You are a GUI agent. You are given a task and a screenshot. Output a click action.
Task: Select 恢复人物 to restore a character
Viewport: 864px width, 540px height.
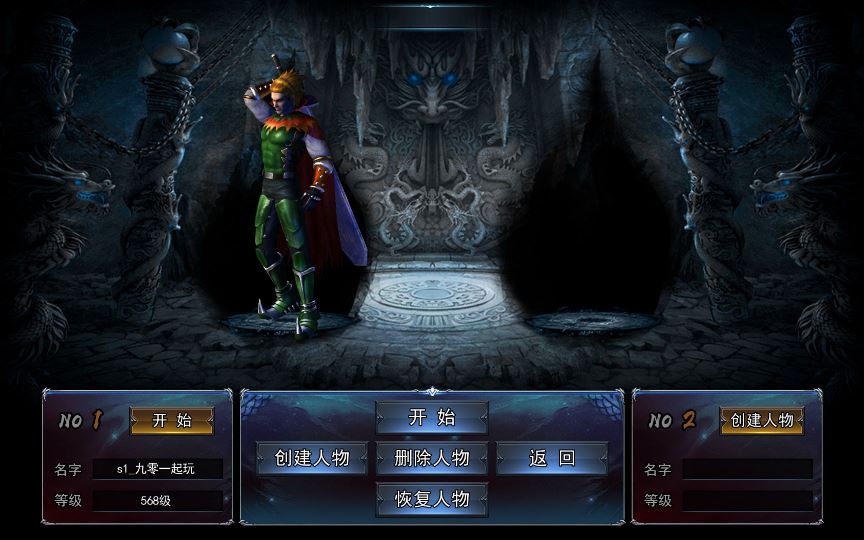432,498
